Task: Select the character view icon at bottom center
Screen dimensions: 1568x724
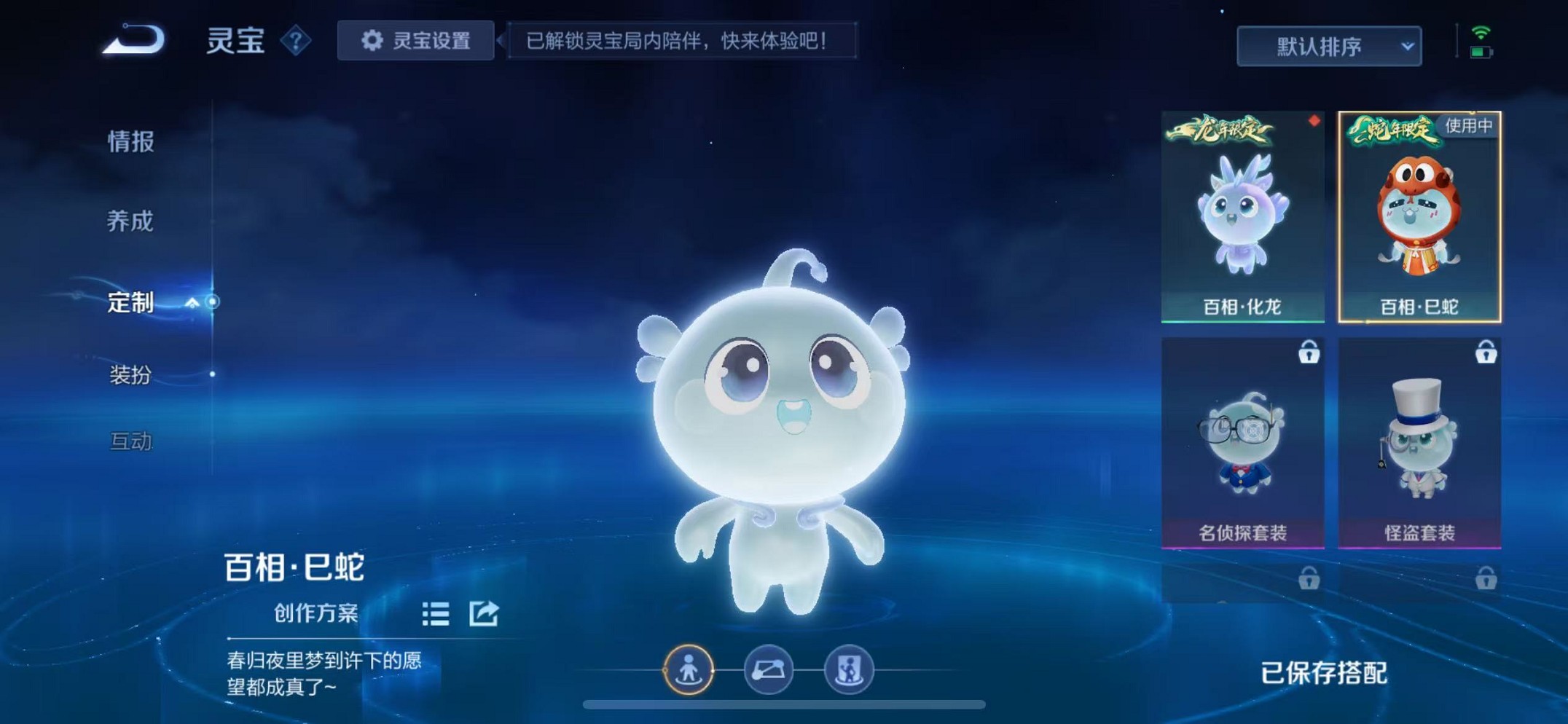Action: pos(691,671)
